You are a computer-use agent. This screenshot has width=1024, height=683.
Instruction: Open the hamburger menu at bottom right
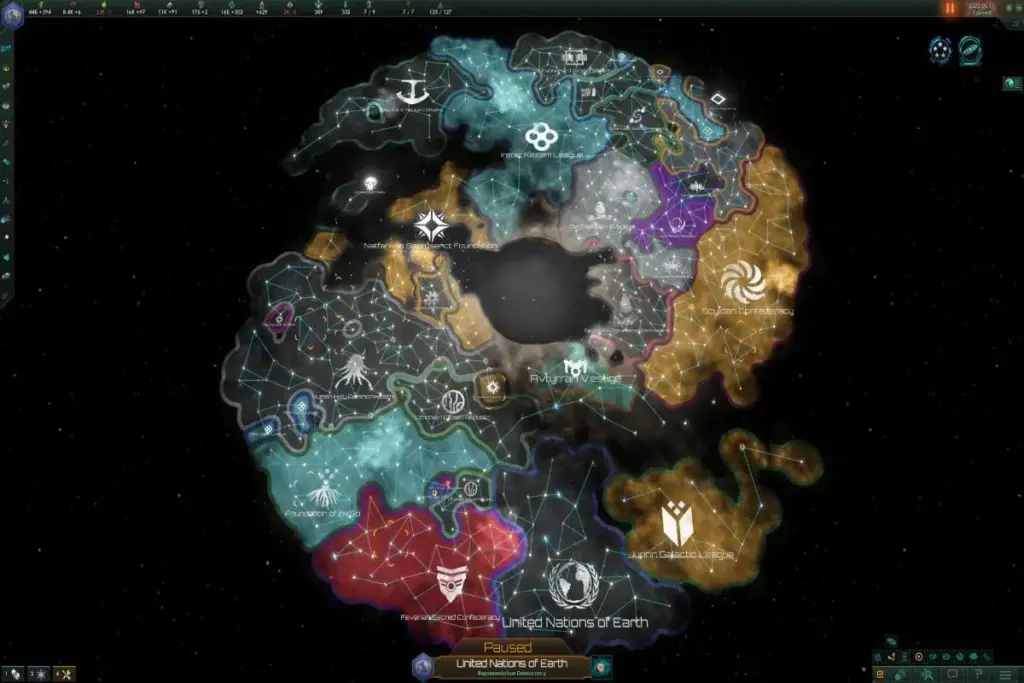click(1007, 674)
